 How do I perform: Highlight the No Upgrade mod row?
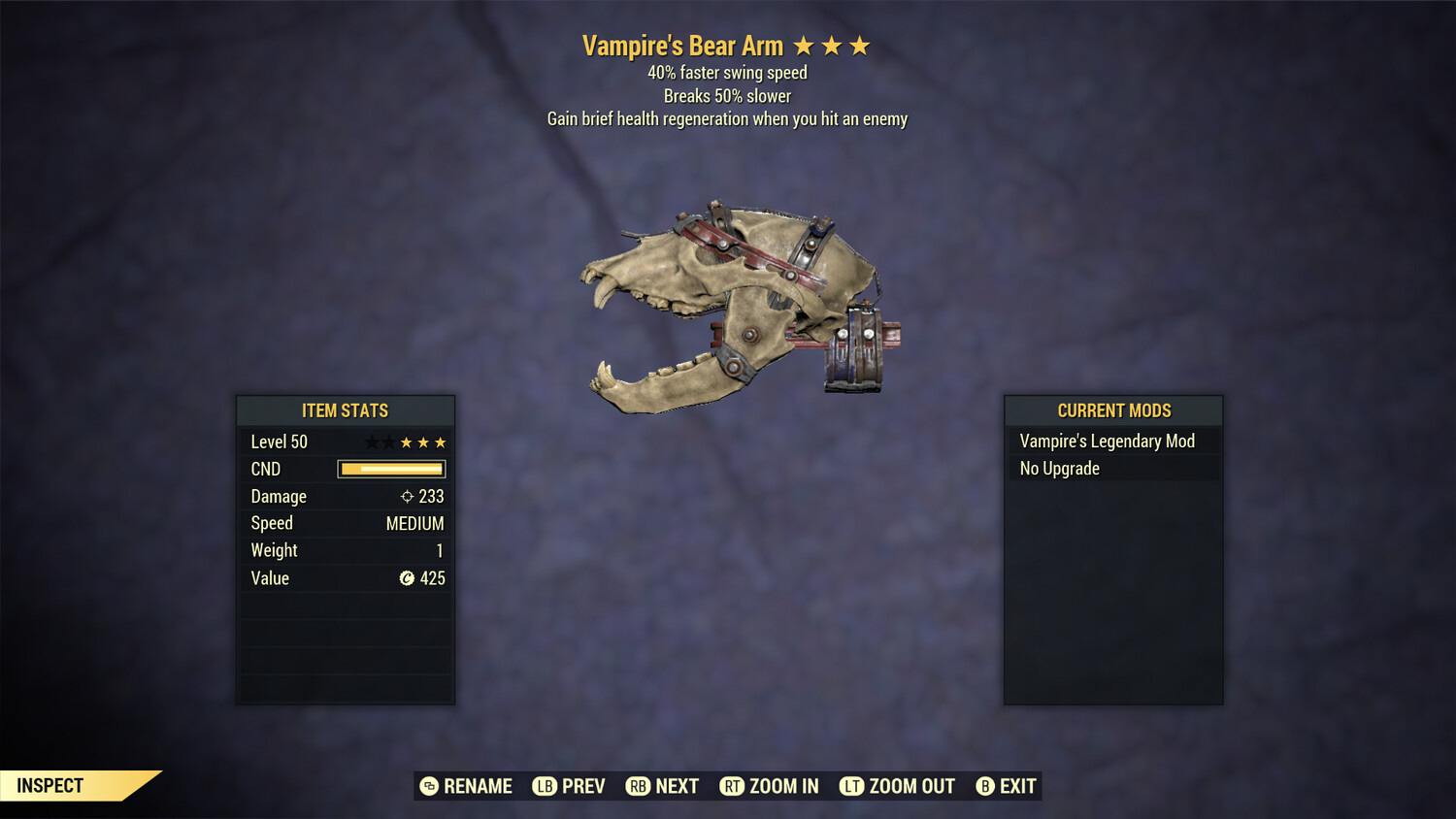tap(1060, 469)
